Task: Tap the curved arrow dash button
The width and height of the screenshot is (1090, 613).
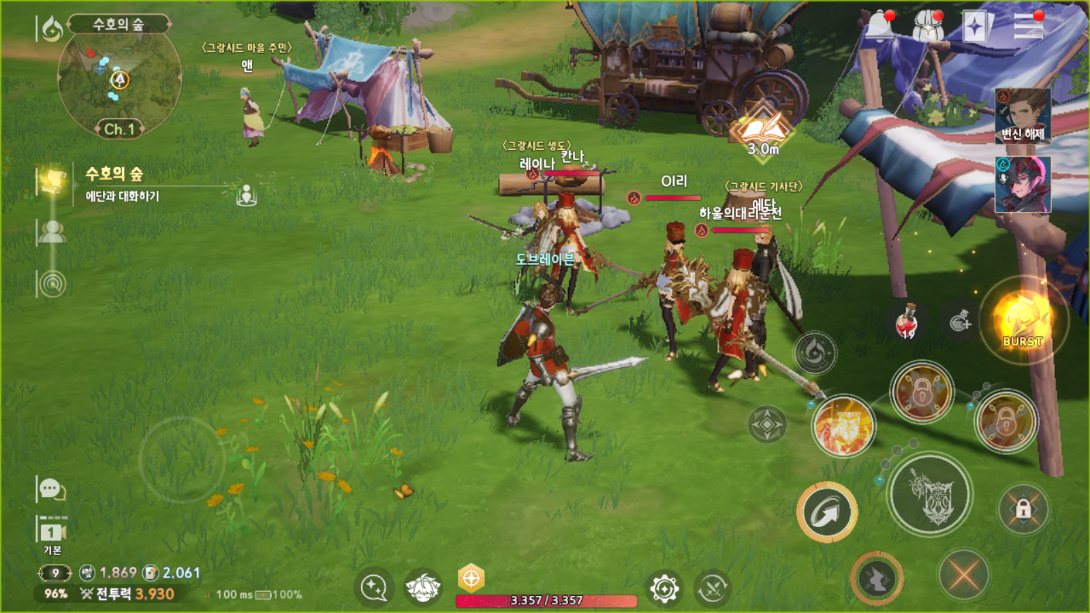Action: click(827, 512)
